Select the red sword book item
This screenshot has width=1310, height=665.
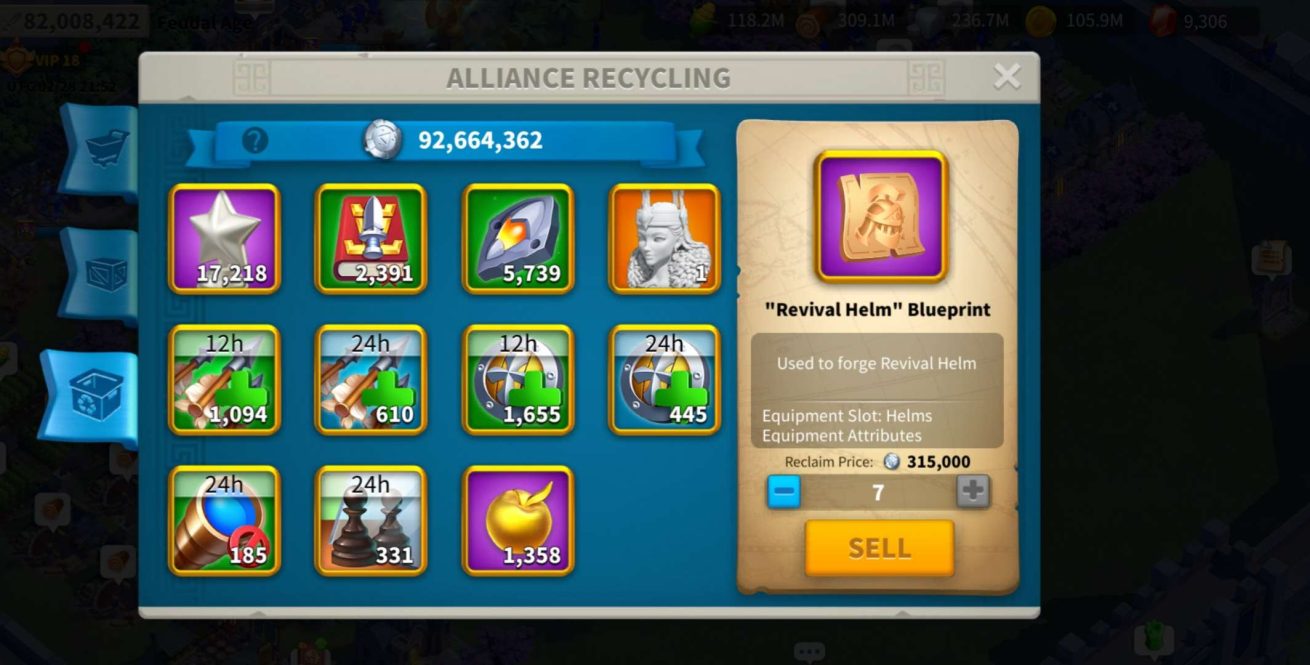click(x=371, y=238)
